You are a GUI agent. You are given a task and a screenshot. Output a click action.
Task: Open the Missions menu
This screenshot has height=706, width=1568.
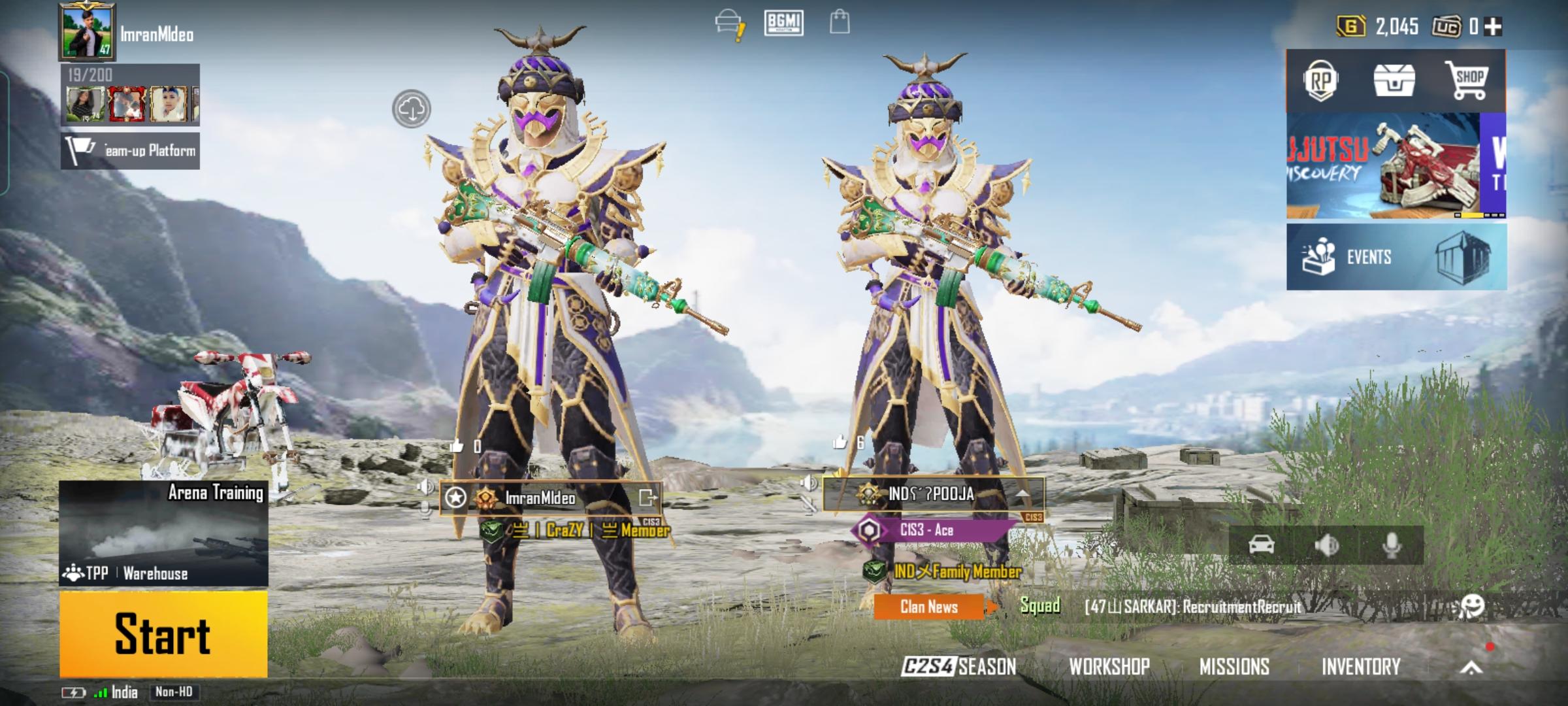tap(1234, 666)
